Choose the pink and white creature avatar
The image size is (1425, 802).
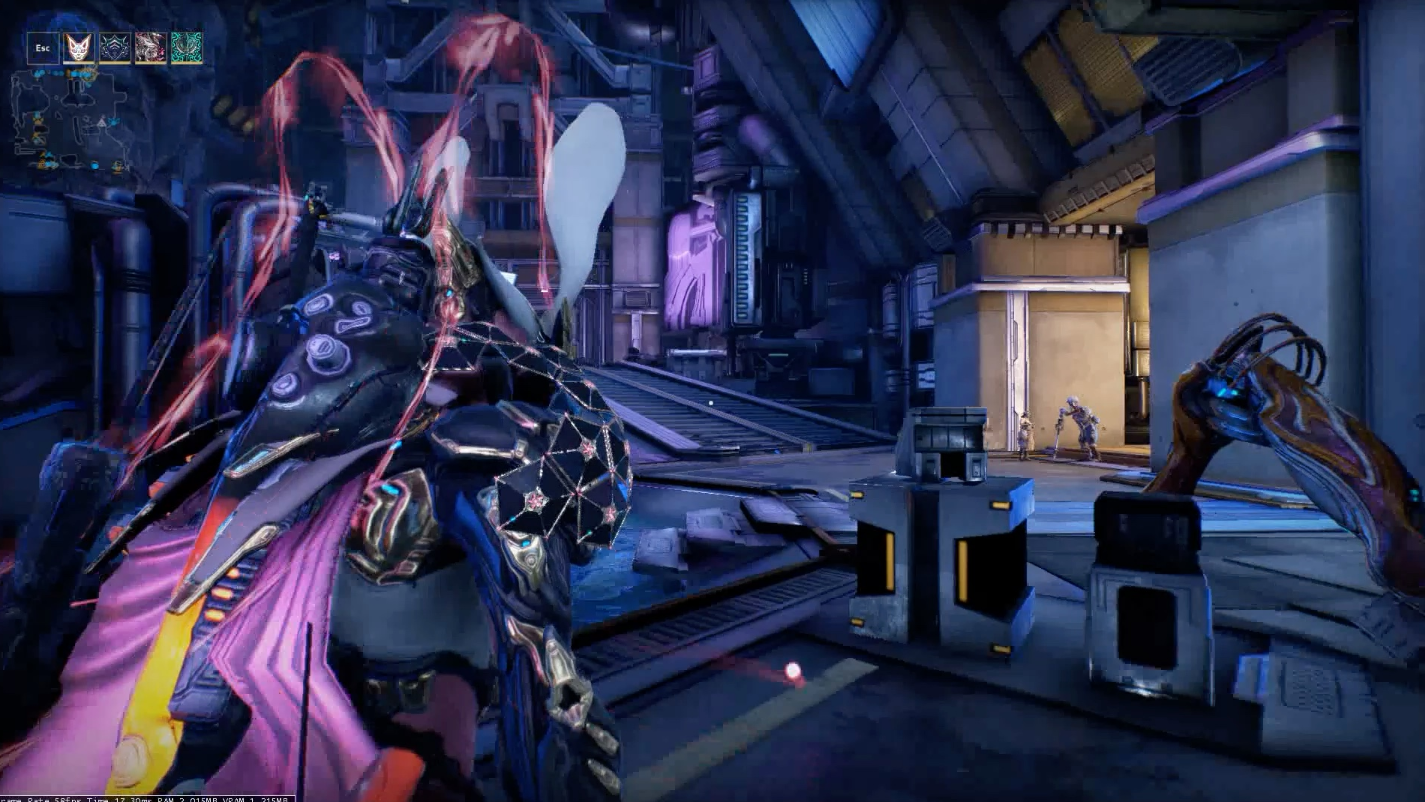tap(151, 48)
